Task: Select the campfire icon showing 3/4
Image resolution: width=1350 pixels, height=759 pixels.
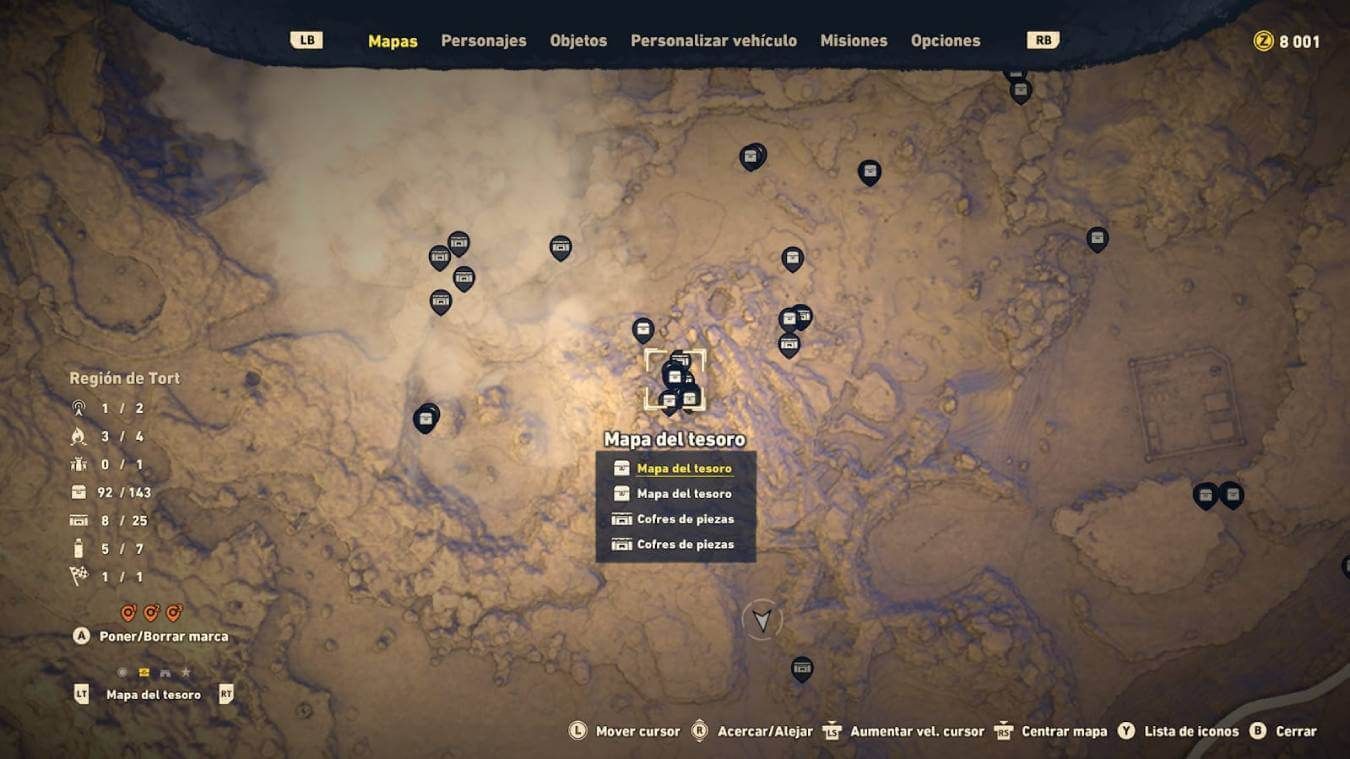Action: pyautogui.click(x=77, y=435)
